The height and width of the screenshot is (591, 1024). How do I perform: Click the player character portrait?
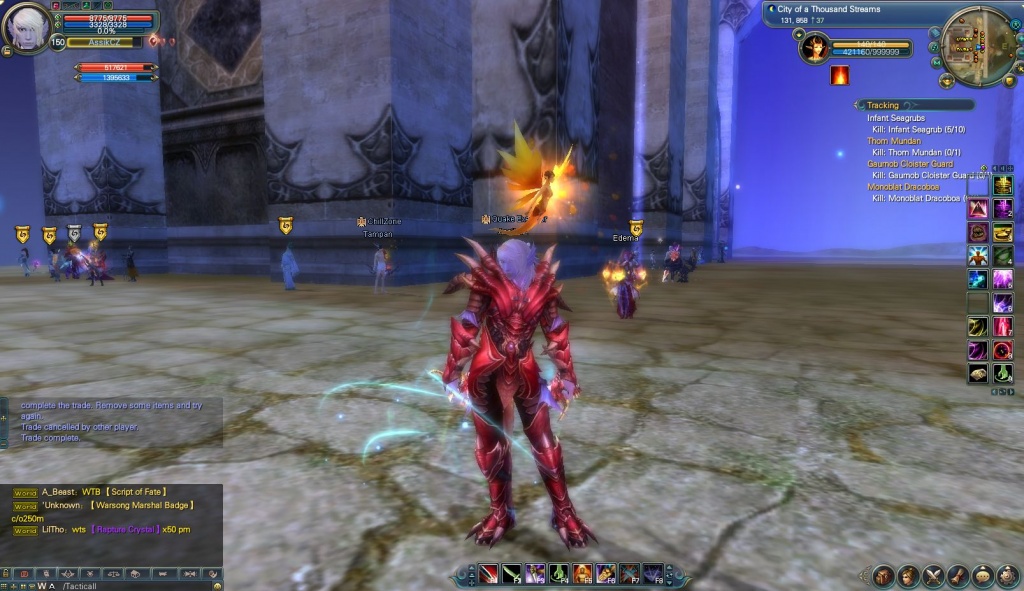click(x=25, y=30)
